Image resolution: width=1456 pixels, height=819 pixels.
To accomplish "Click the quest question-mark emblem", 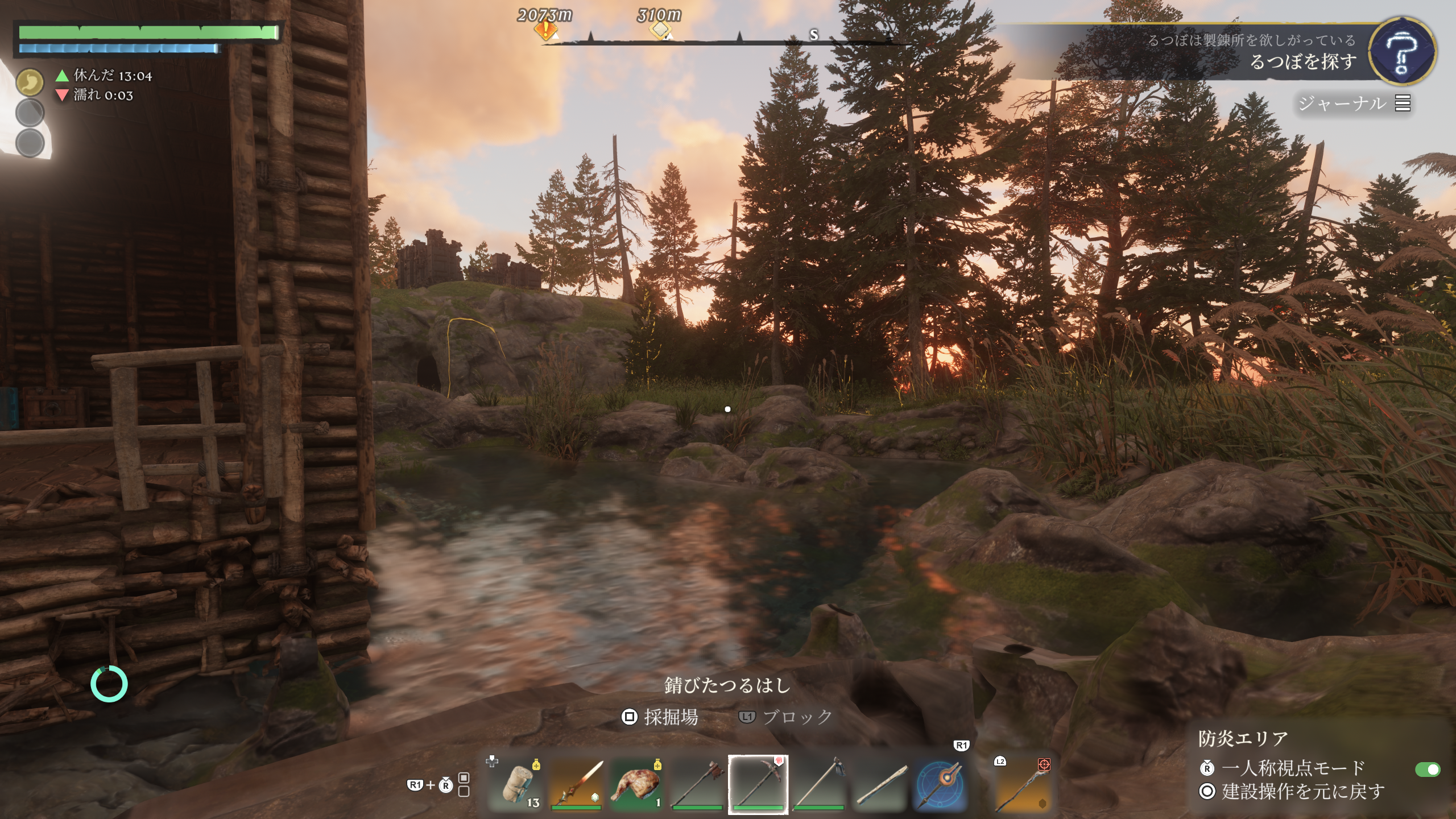I will click(x=1401, y=52).
